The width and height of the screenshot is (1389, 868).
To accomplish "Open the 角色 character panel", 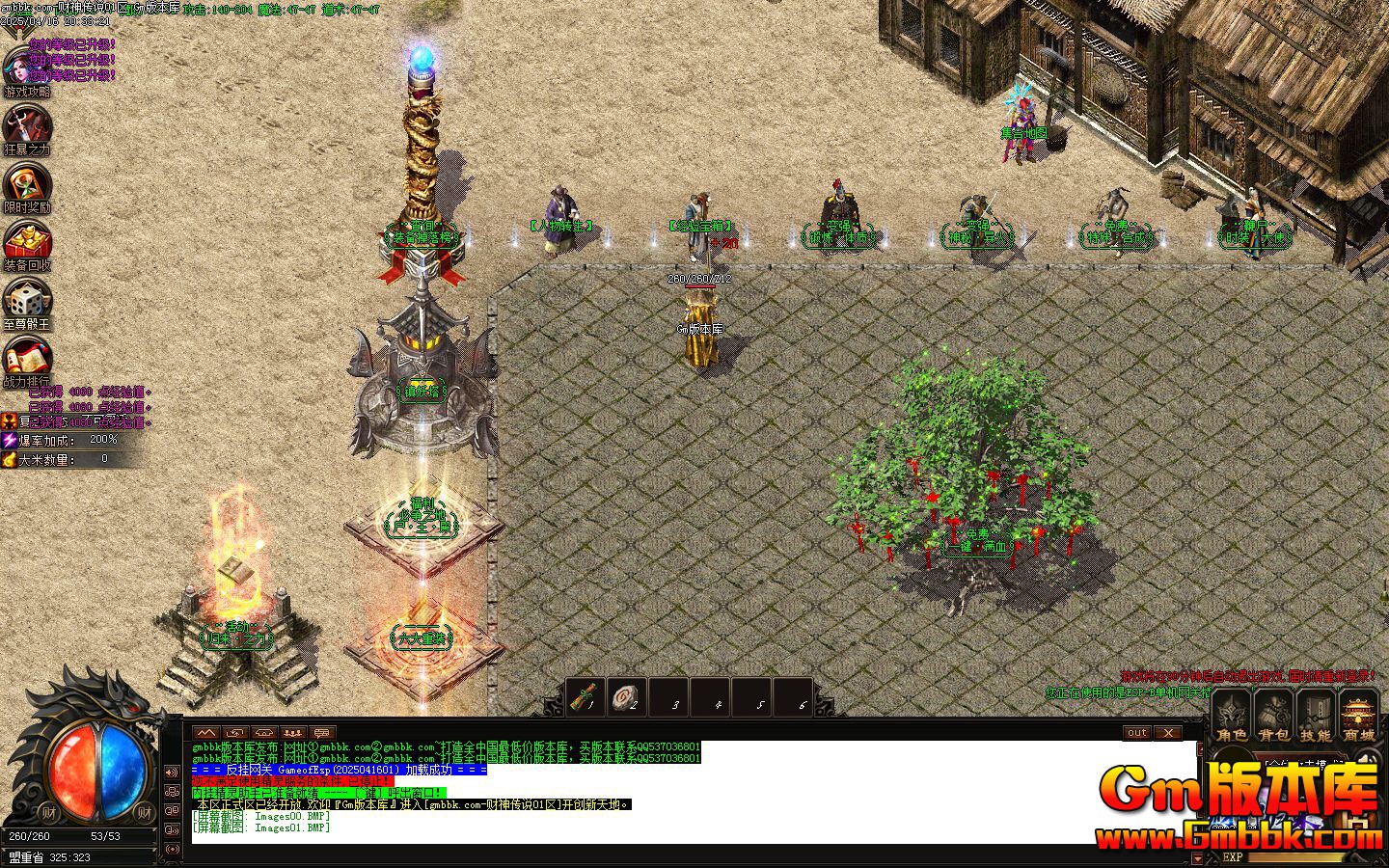I will [1232, 716].
